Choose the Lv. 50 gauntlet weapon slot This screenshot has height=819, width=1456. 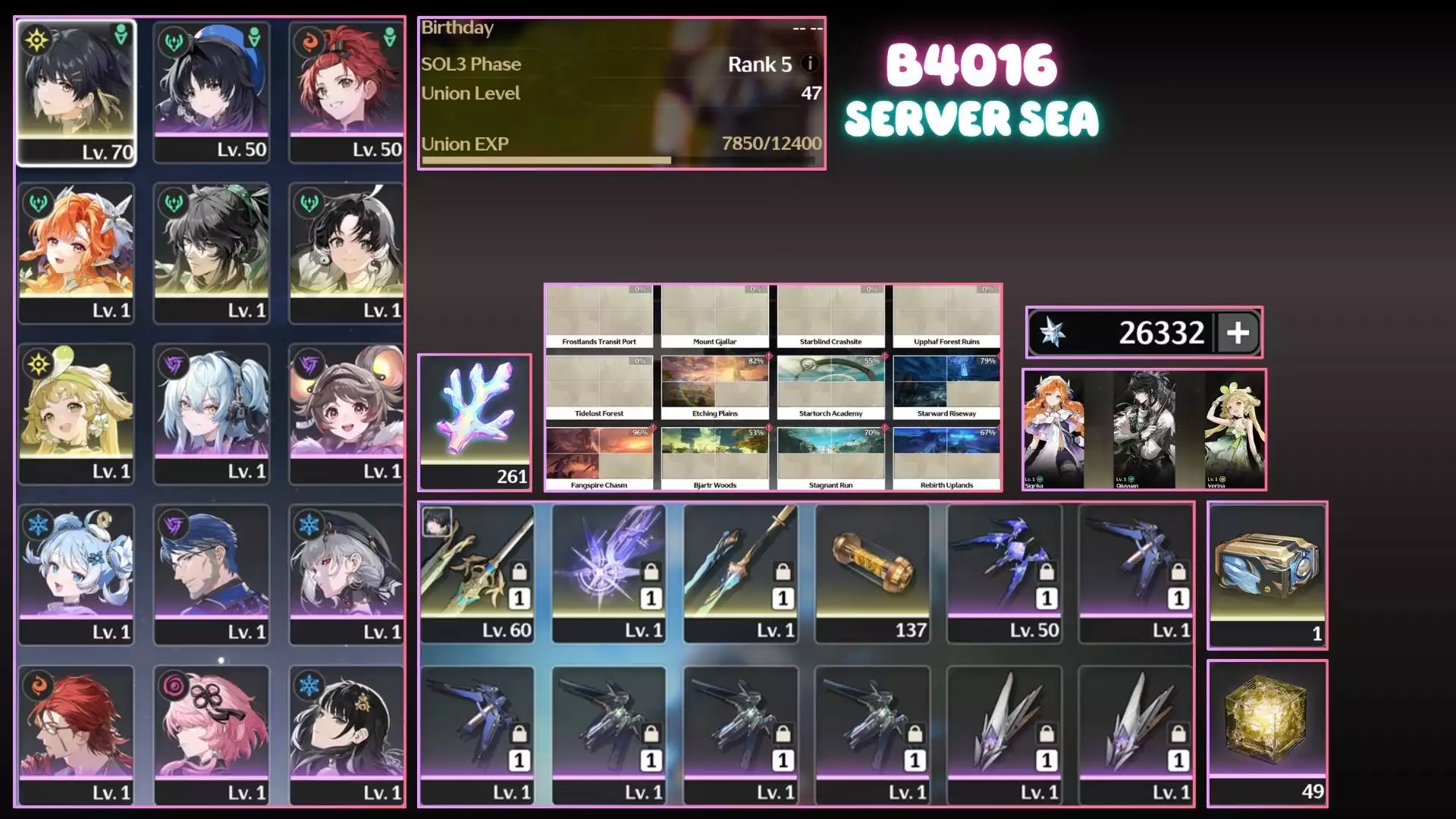click(1004, 573)
